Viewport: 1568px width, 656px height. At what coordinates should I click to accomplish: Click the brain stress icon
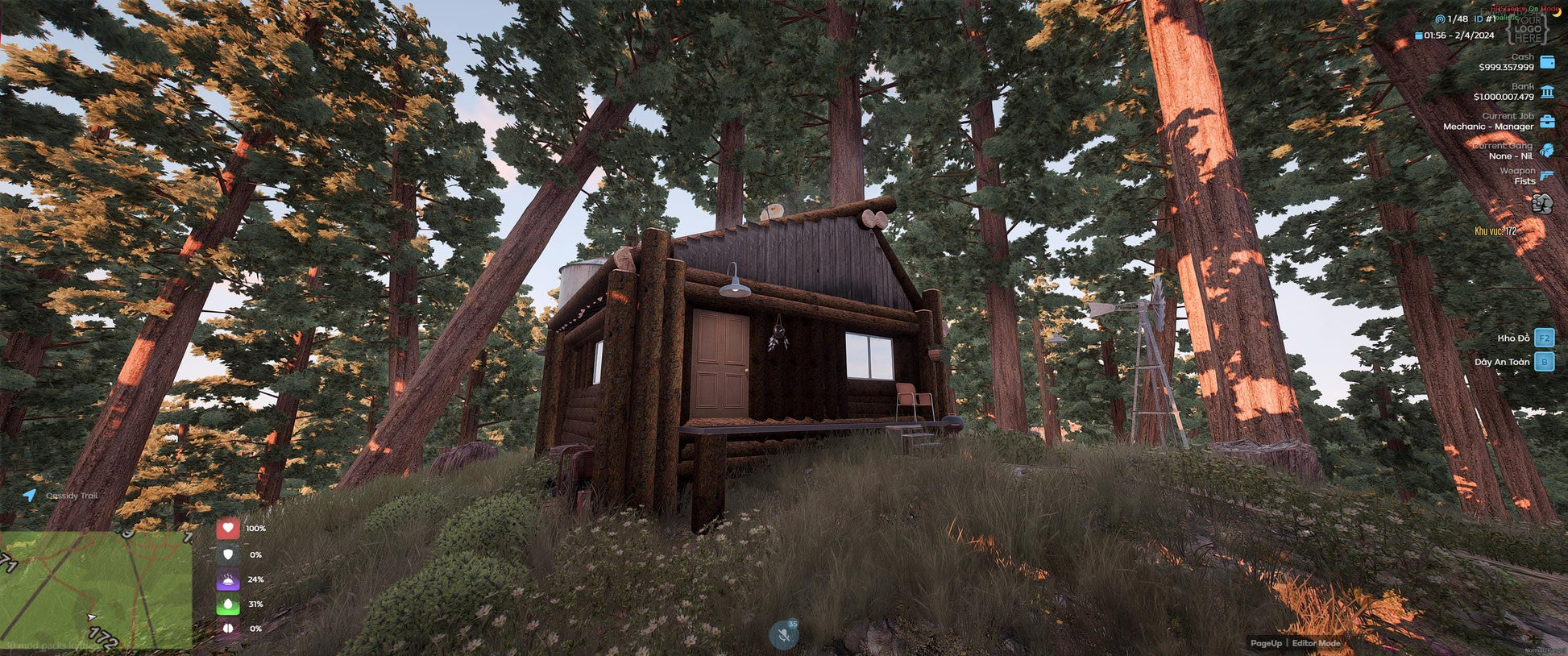[228, 629]
